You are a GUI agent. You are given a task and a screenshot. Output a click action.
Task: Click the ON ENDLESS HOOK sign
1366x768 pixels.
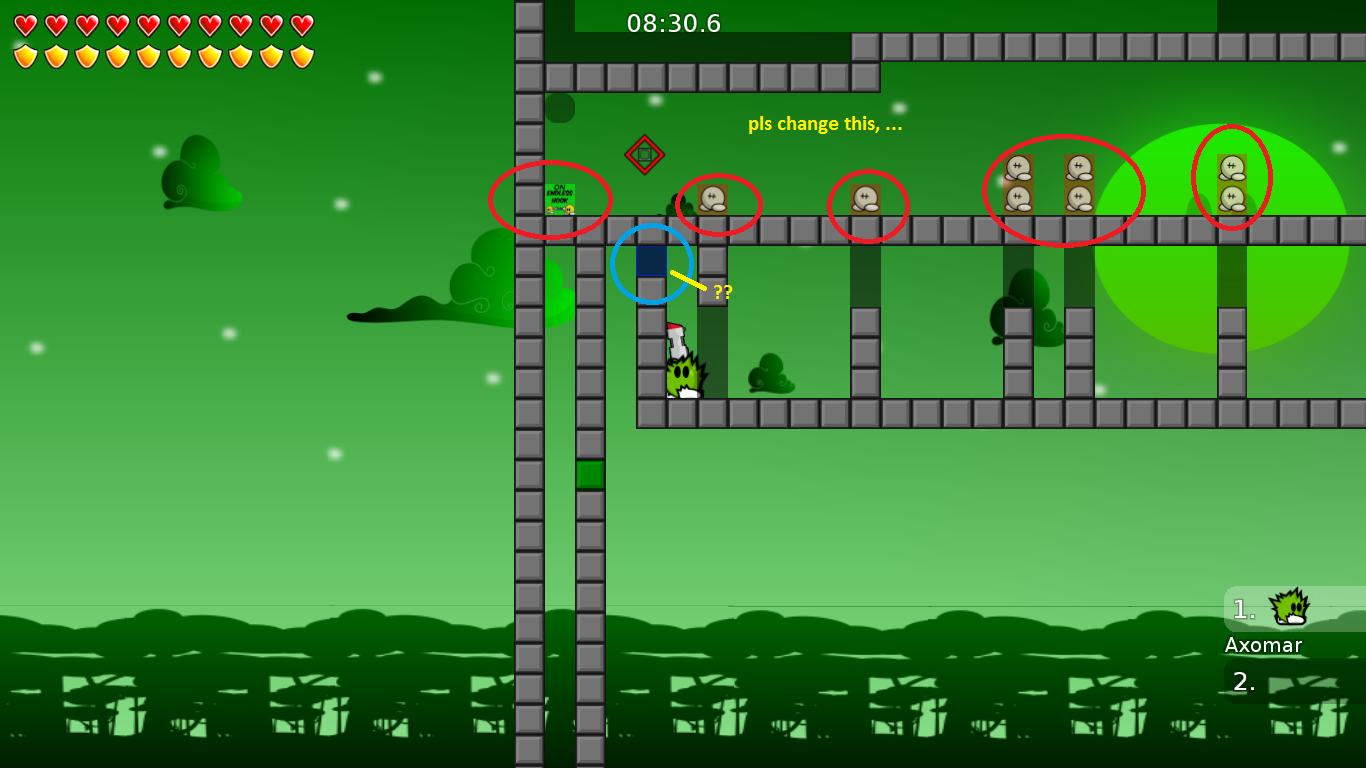click(560, 196)
